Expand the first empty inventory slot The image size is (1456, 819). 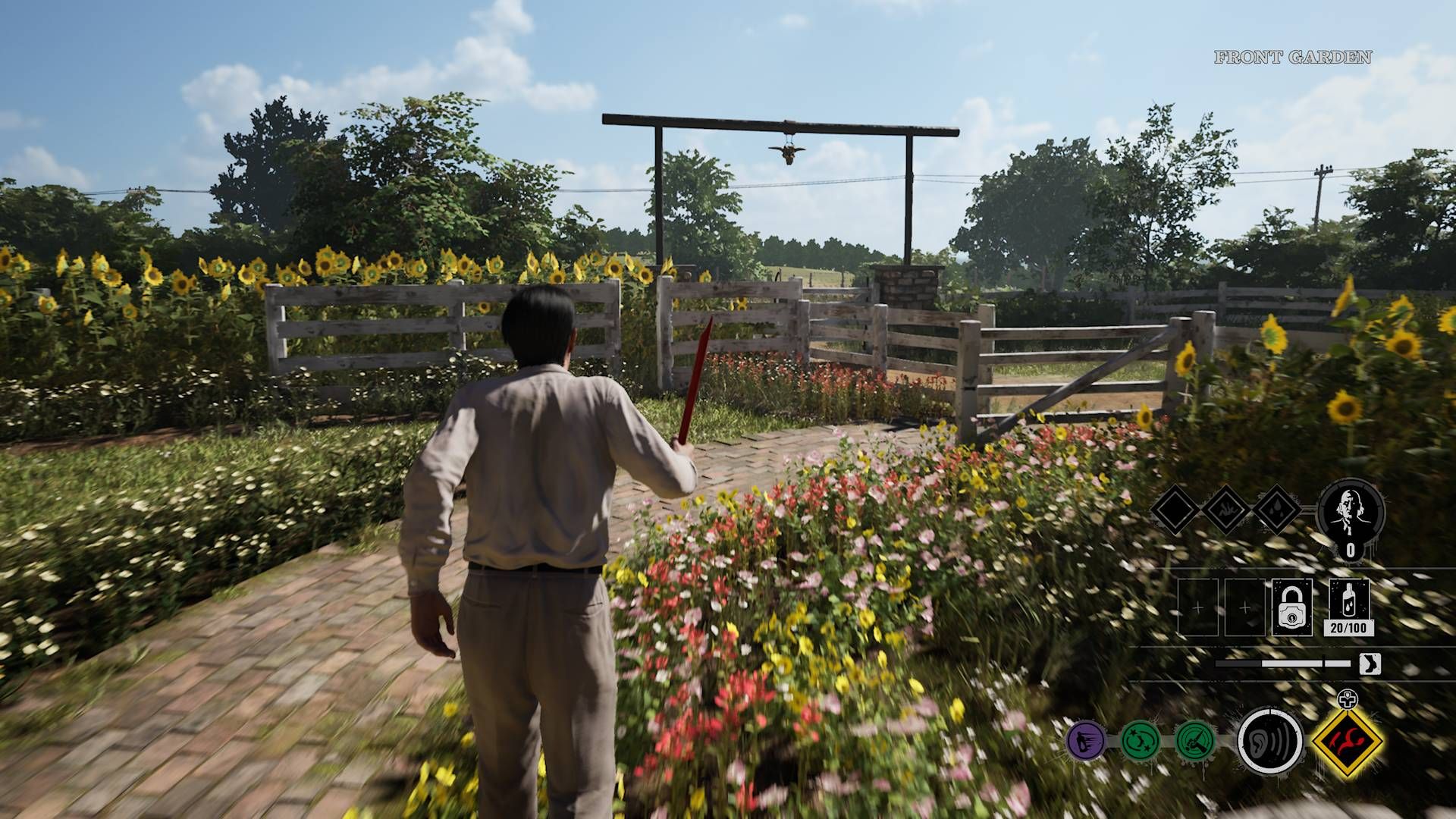pos(1197,606)
